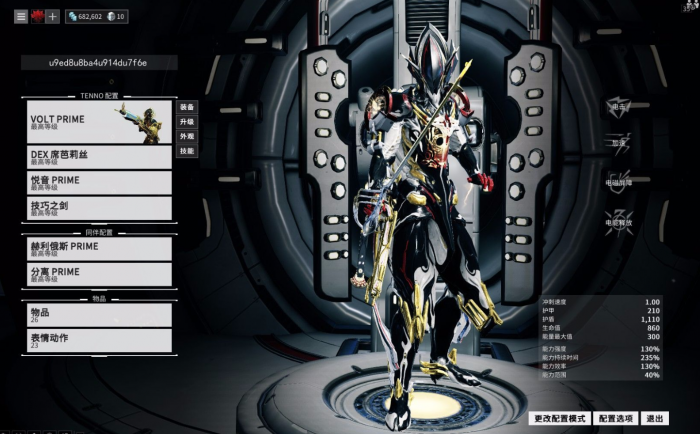Open the 表情动作 emotes entry
Viewport: 700px width, 434px height.
pyautogui.click(x=99, y=340)
